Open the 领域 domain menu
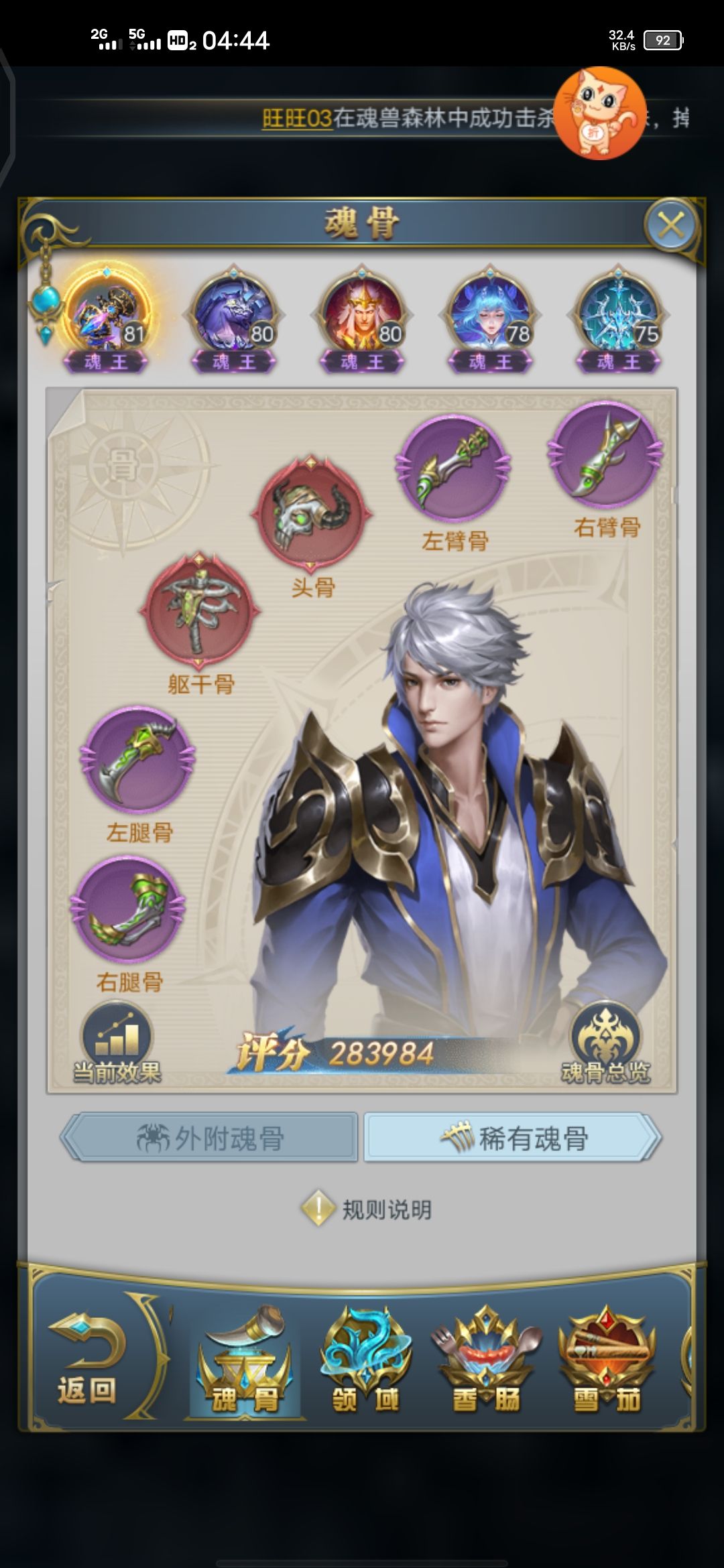The width and height of the screenshot is (724, 1568). (365, 1362)
